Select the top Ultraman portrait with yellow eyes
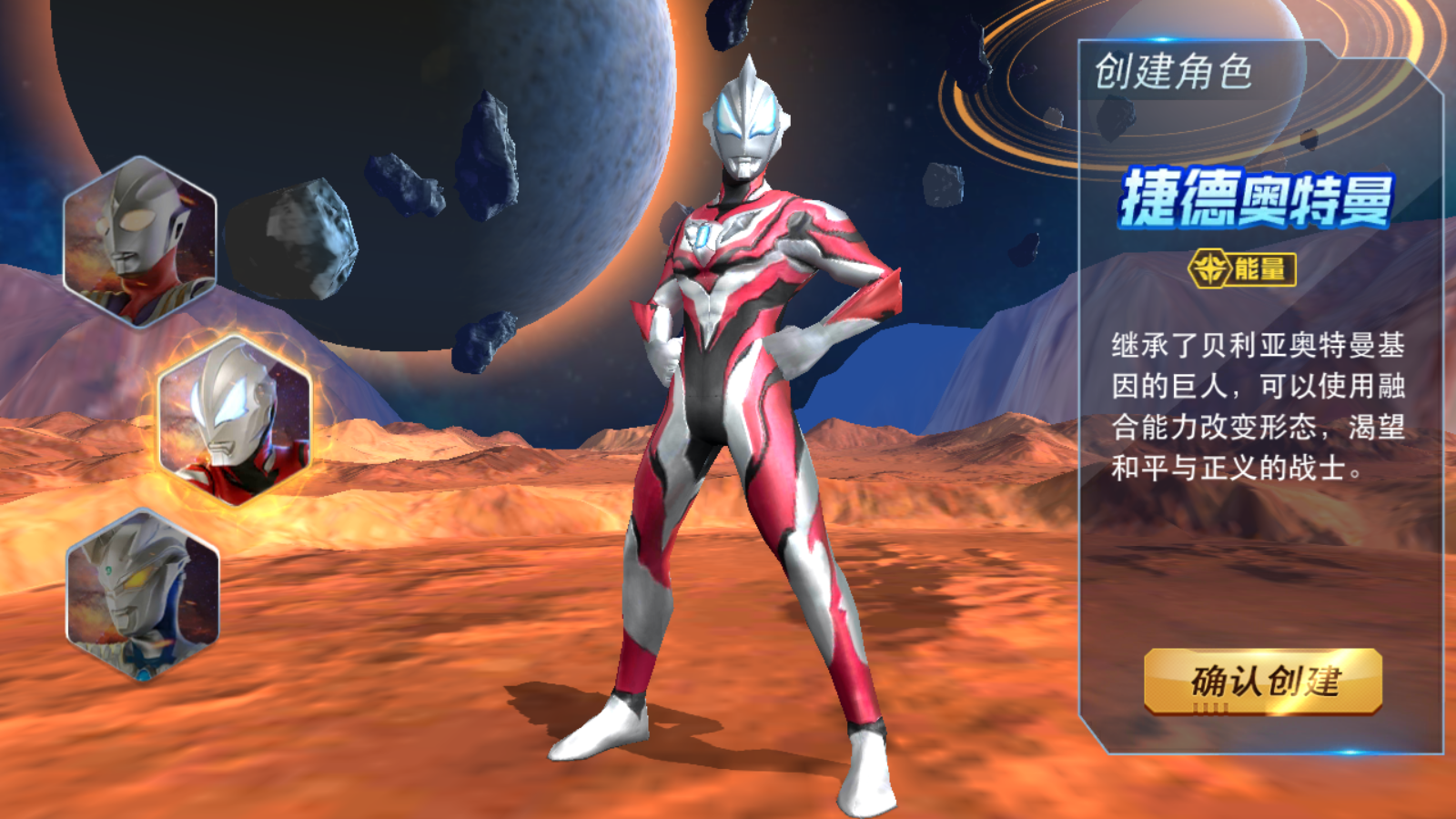Image resolution: width=1456 pixels, height=819 pixels. (x=139, y=240)
